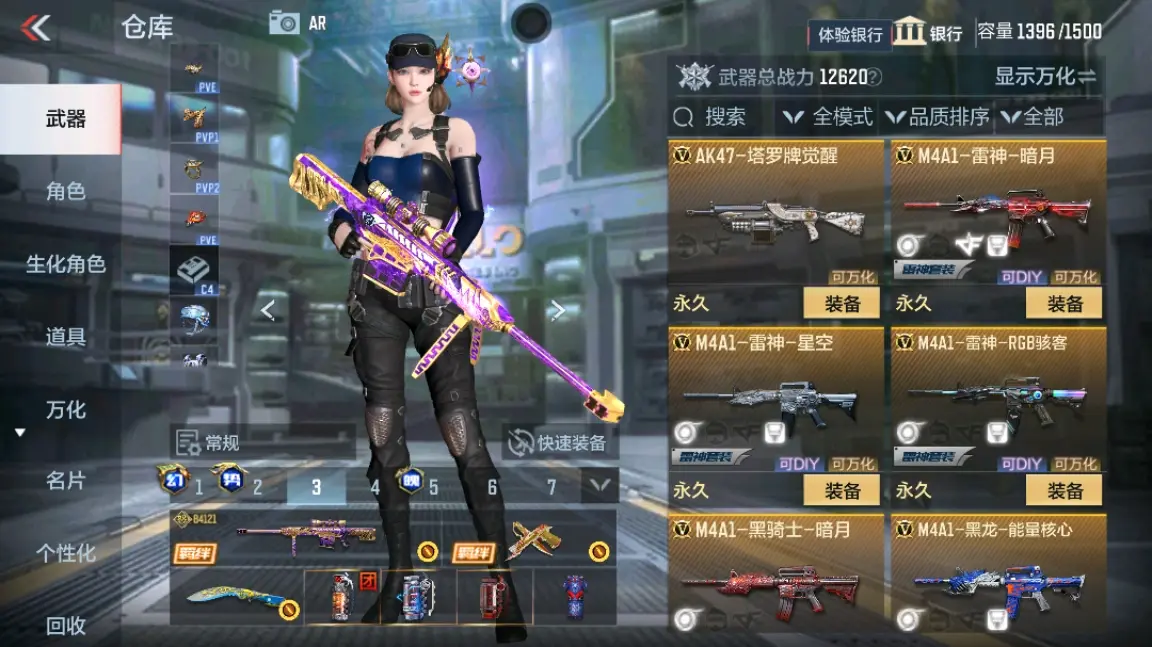This screenshot has height=647, width=1152.
Task: Open the AR camera mode
Action: [x=298, y=23]
